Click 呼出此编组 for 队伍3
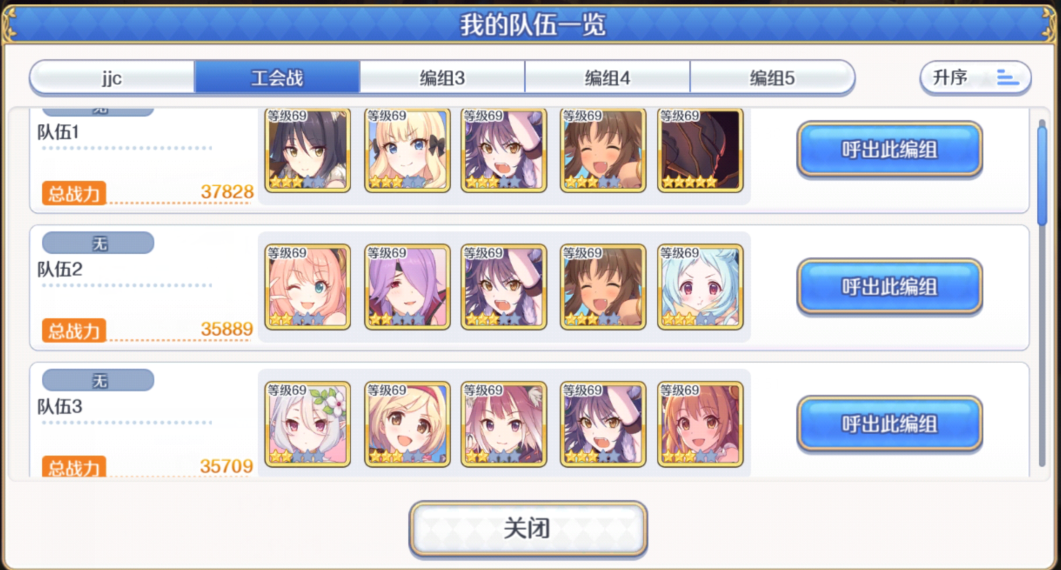Image resolution: width=1061 pixels, height=570 pixels. point(889,423)
